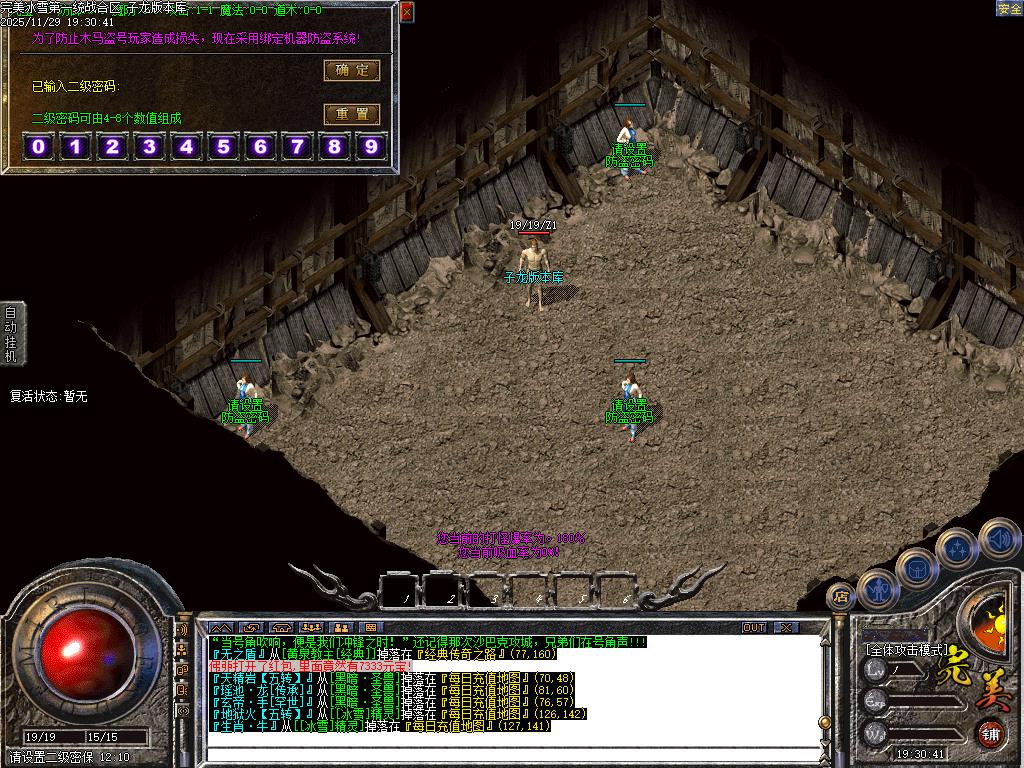
Task: Open the 安全 security button
Action: [1009, 9]
